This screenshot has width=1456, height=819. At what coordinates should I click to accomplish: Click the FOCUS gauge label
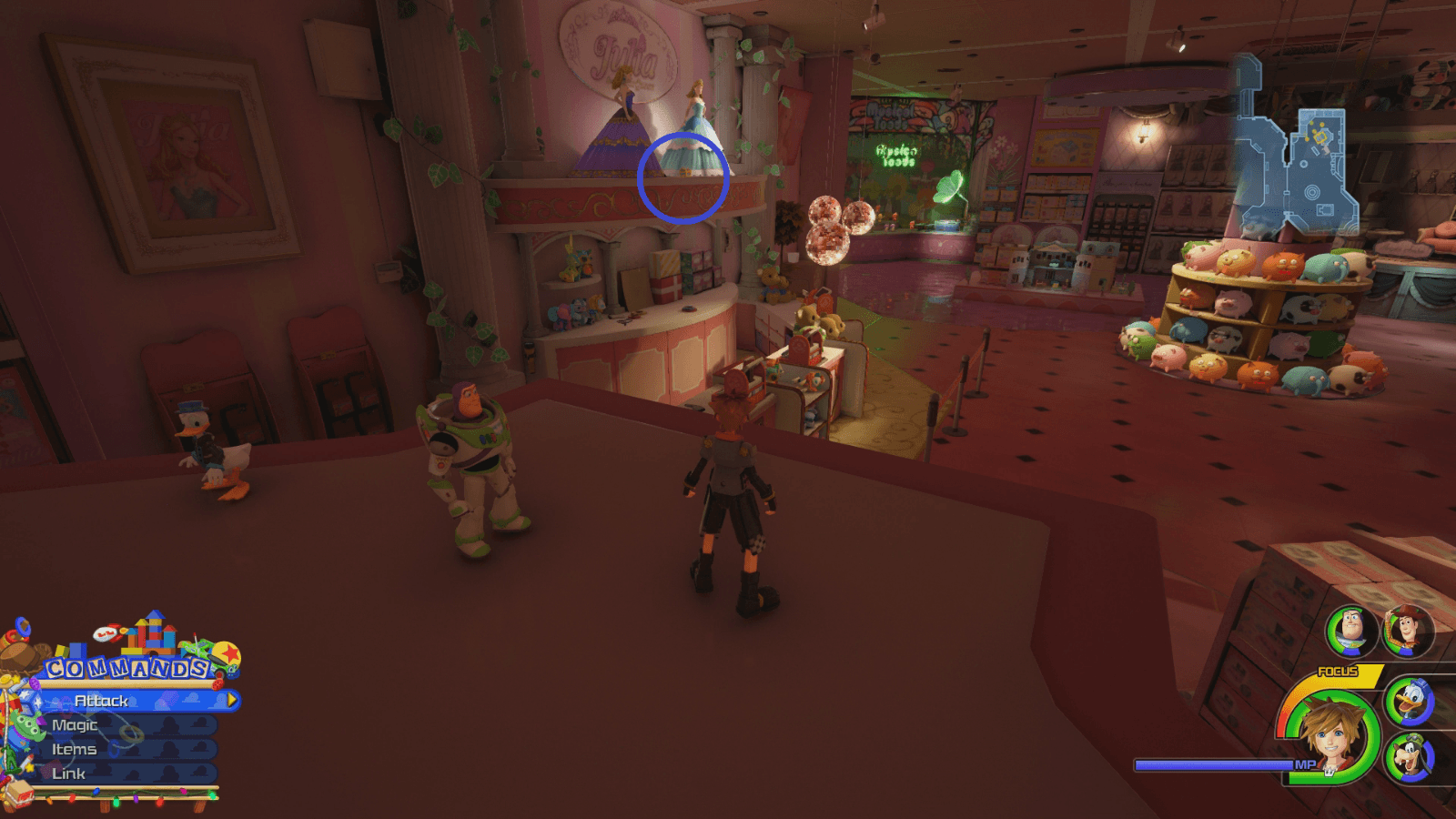1339,670
